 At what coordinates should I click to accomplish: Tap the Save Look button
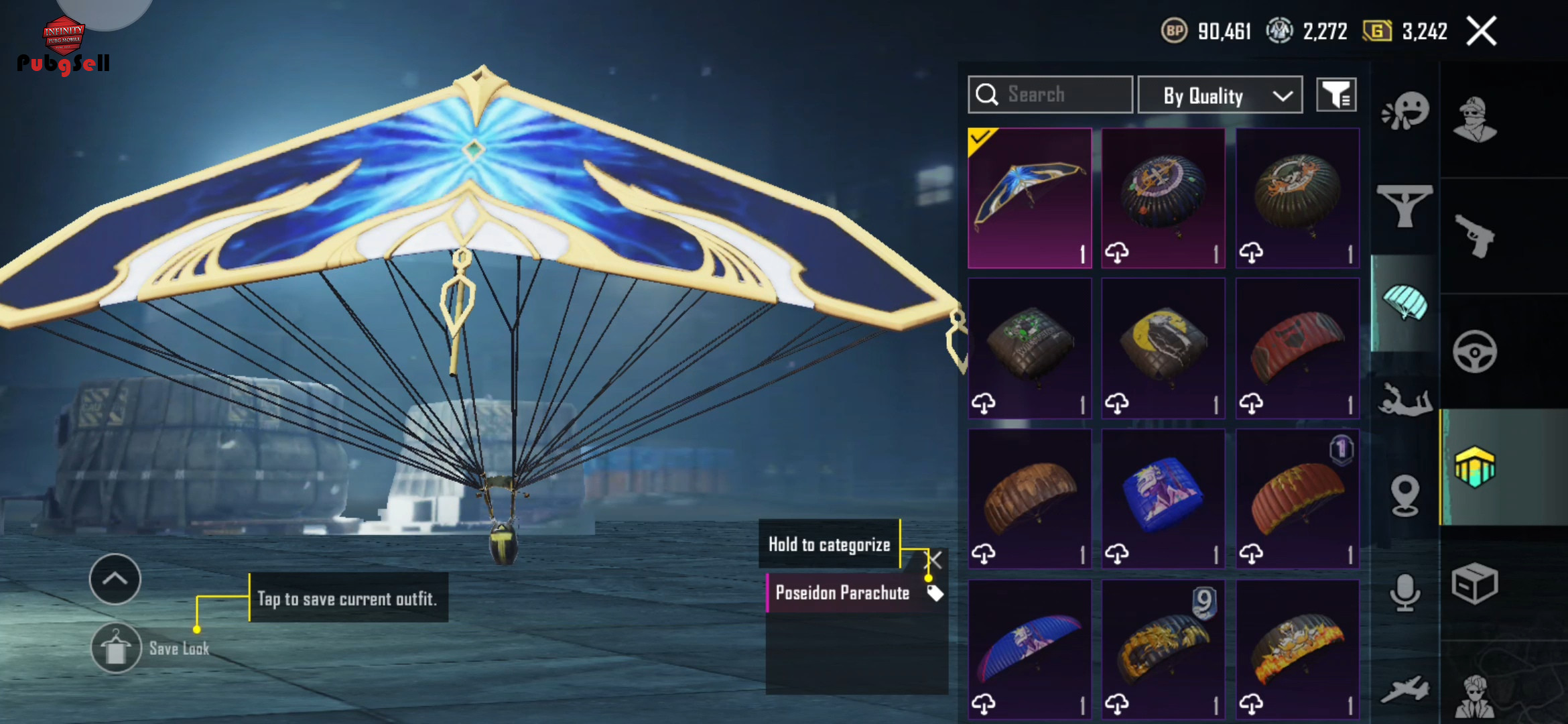[x=117, y=648]
